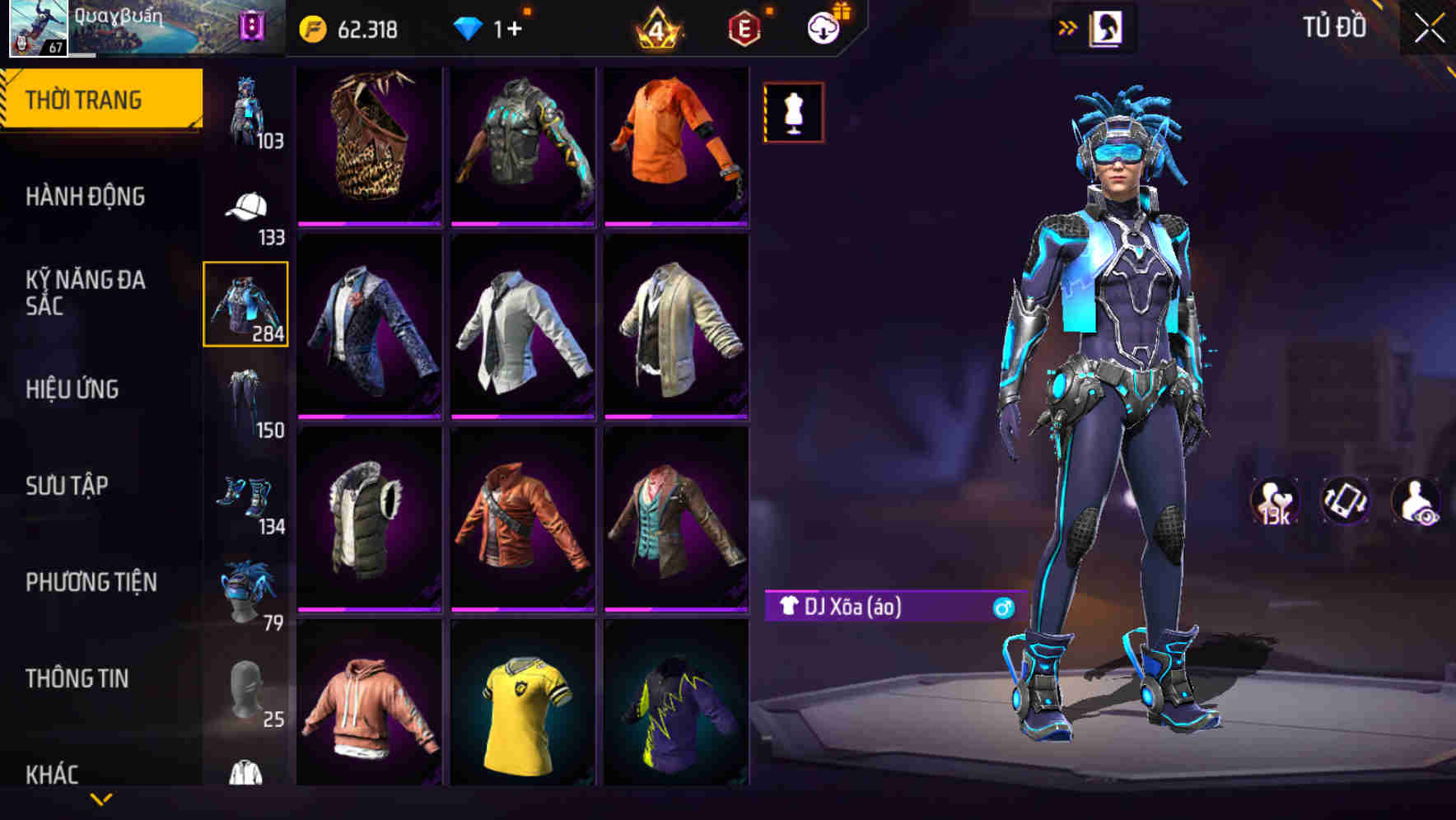The width and height of the screenshot is (1456, 820).
Task: Open the rank badge with level 4
Action: (x=655, y=28)
